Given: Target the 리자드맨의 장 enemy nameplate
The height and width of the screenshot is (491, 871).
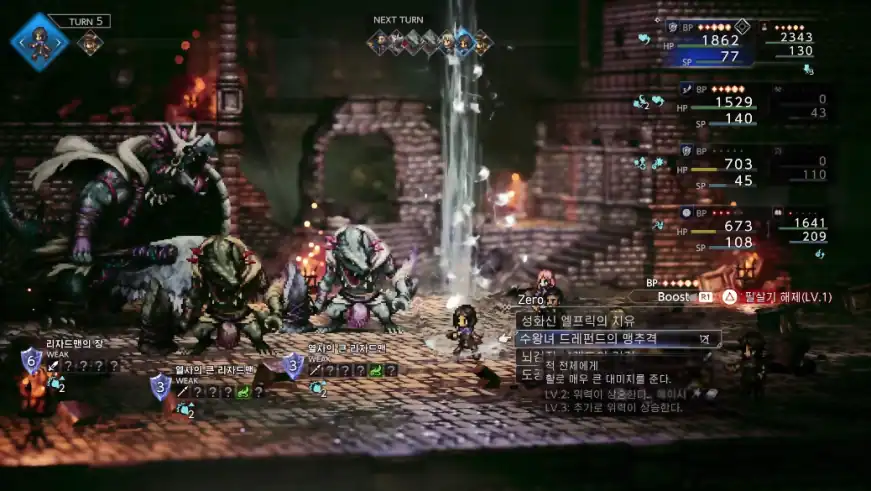Looking at the screenshot, I should (x=75, y=344).
